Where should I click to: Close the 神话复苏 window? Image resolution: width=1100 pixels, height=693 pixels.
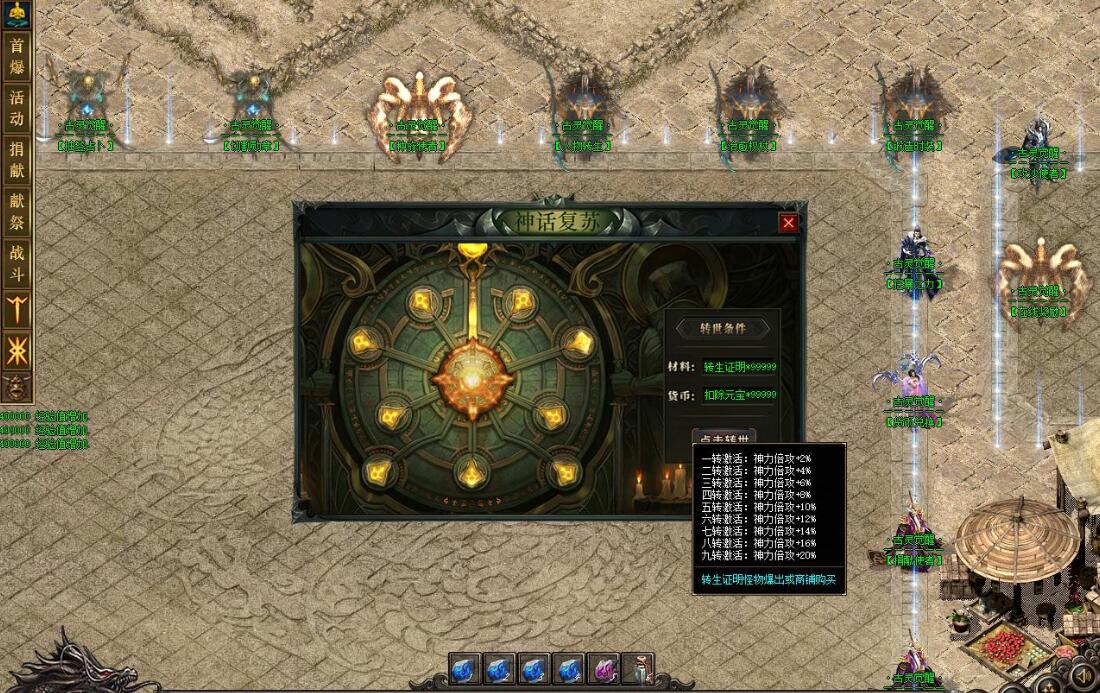coord(789,223)
